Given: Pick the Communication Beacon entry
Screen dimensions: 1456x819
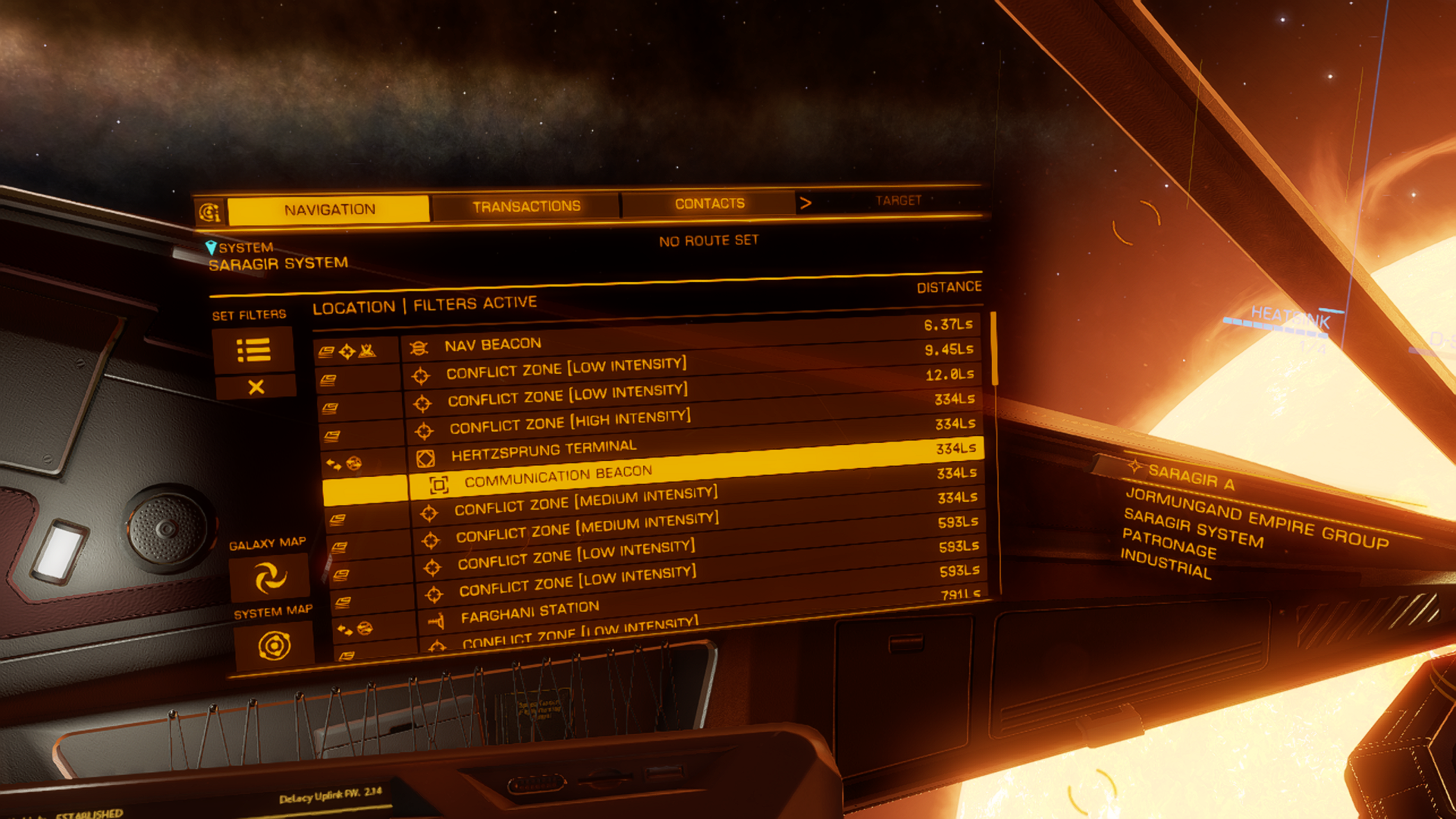Looking at the screenshot, I should pos(557,475).
